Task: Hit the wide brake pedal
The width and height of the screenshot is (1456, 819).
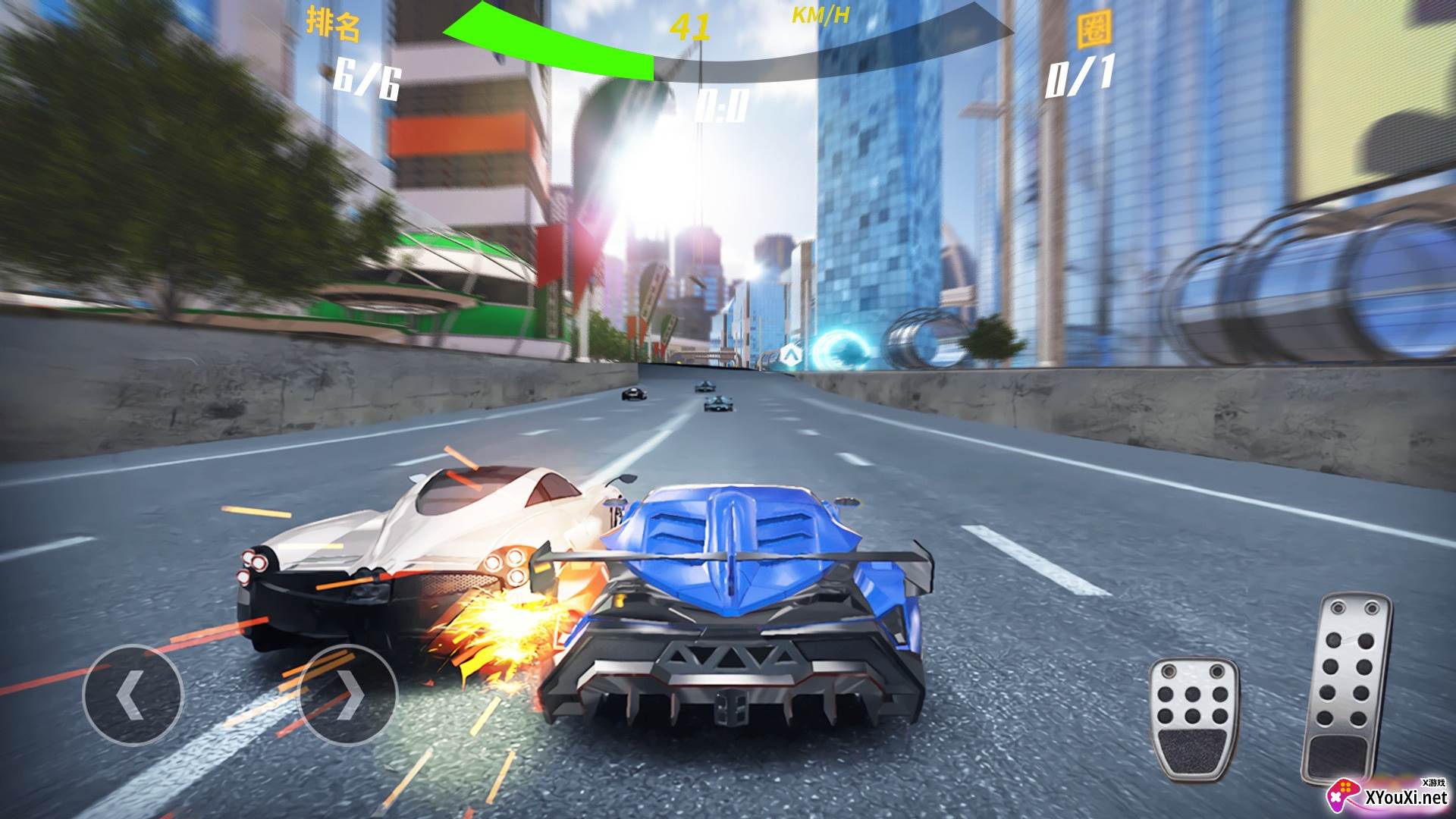Action: 1194,717
